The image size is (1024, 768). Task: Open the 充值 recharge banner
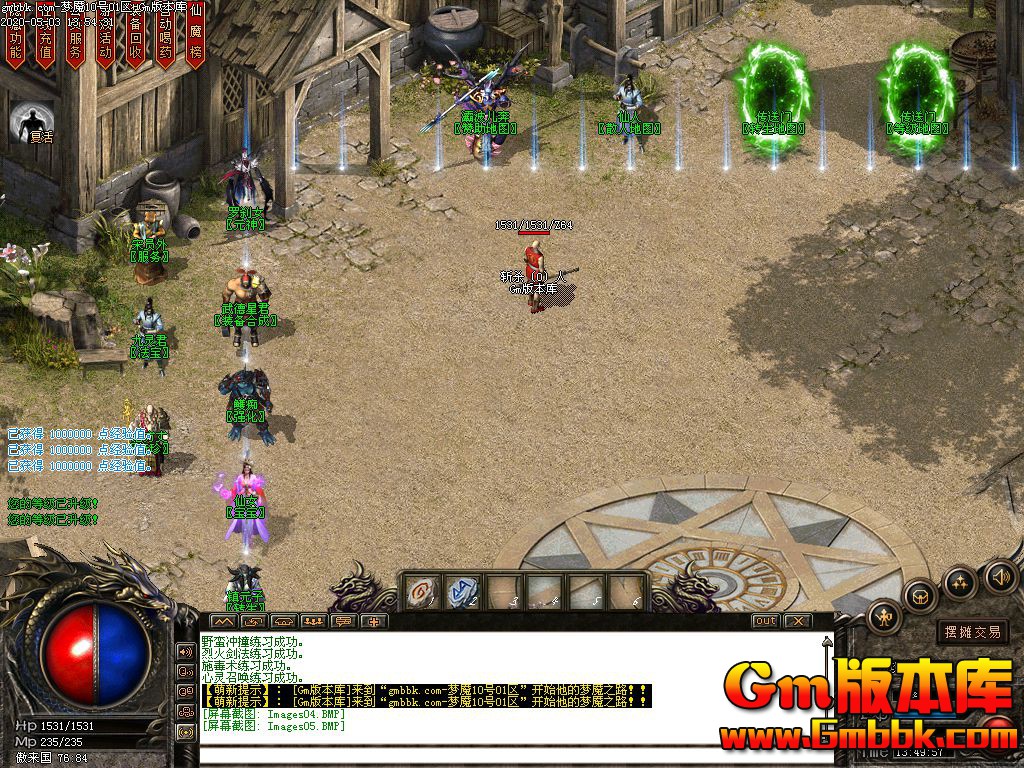coord(45,38)
